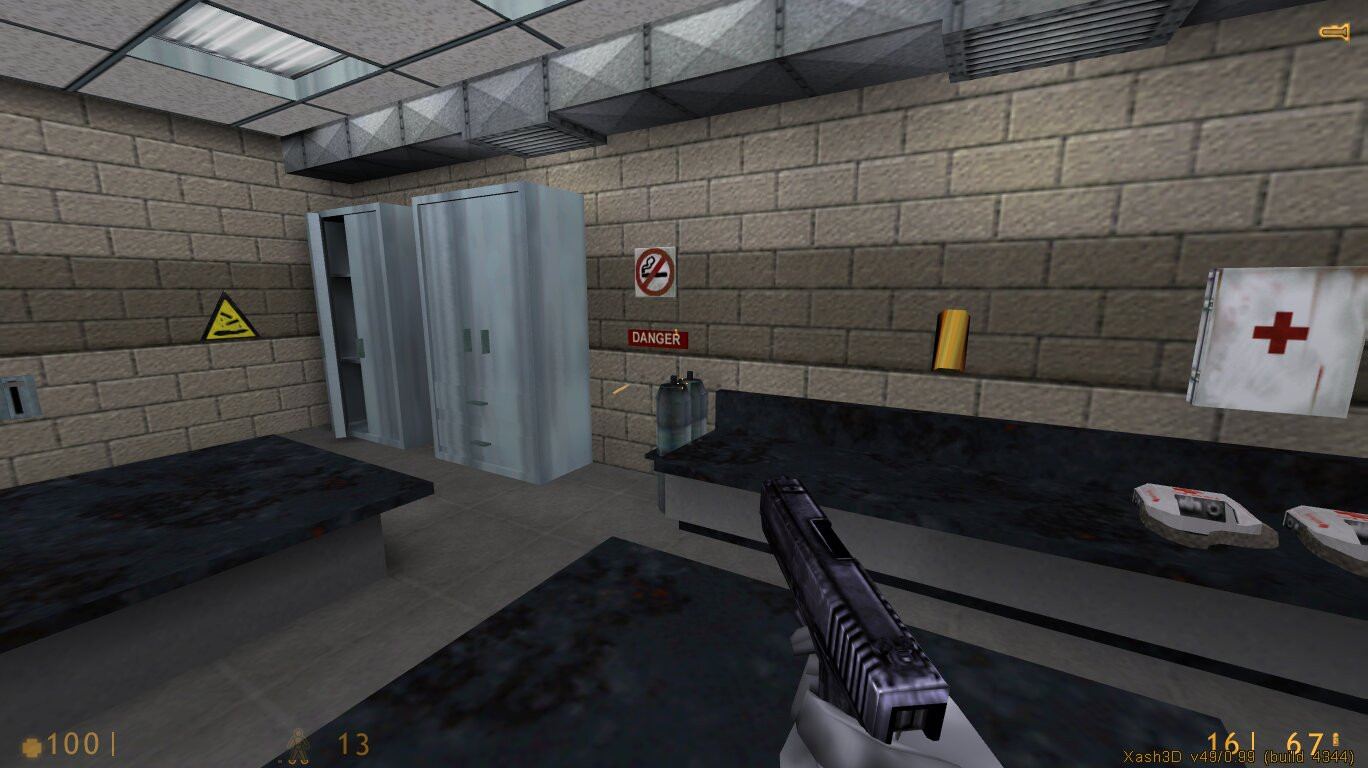Click the no-smoking sign on the wall
Viewport: 1368px width, 768px height.
(655, 273)
